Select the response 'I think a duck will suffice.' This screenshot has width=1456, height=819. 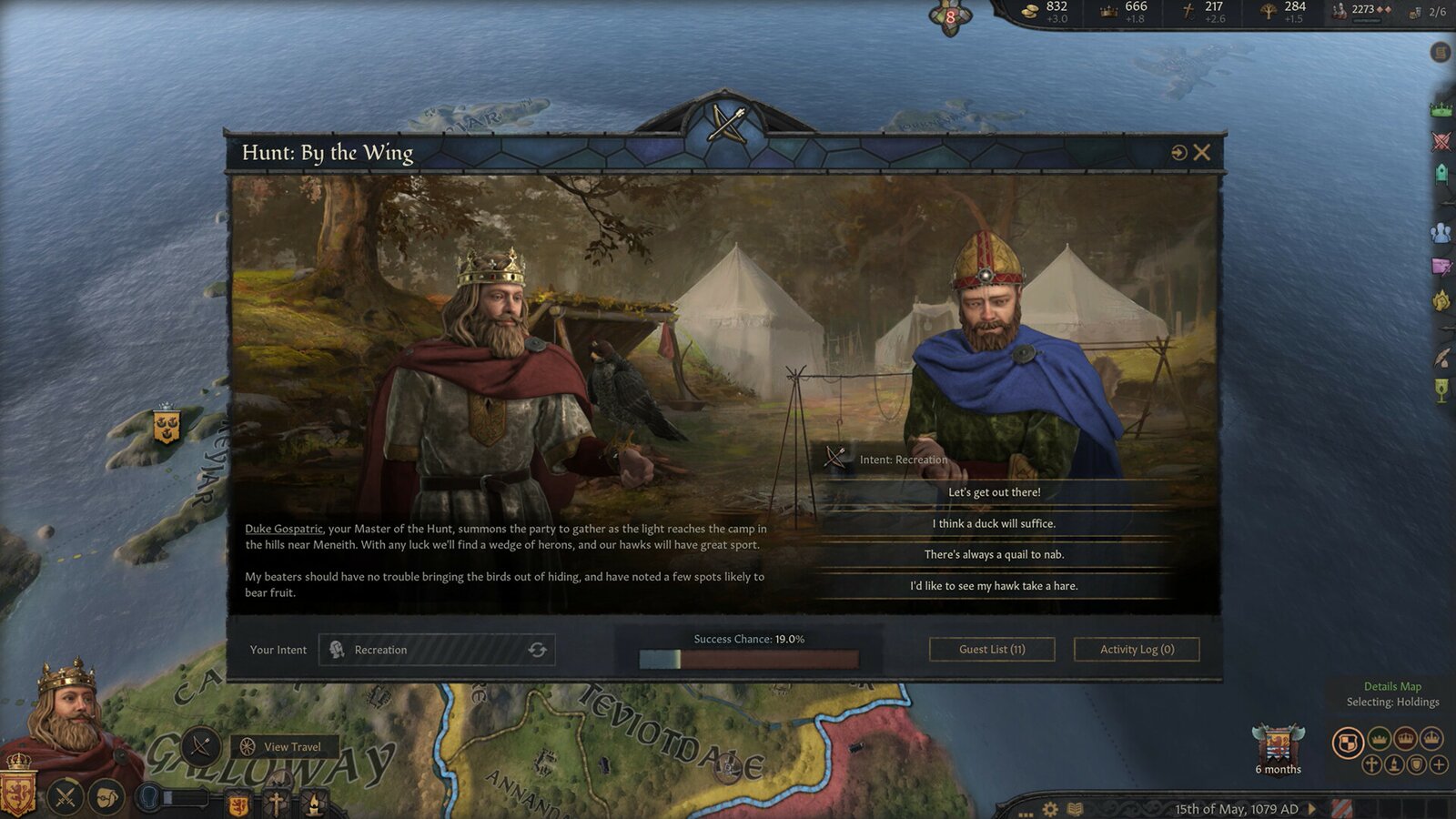(x=994, y=523)
